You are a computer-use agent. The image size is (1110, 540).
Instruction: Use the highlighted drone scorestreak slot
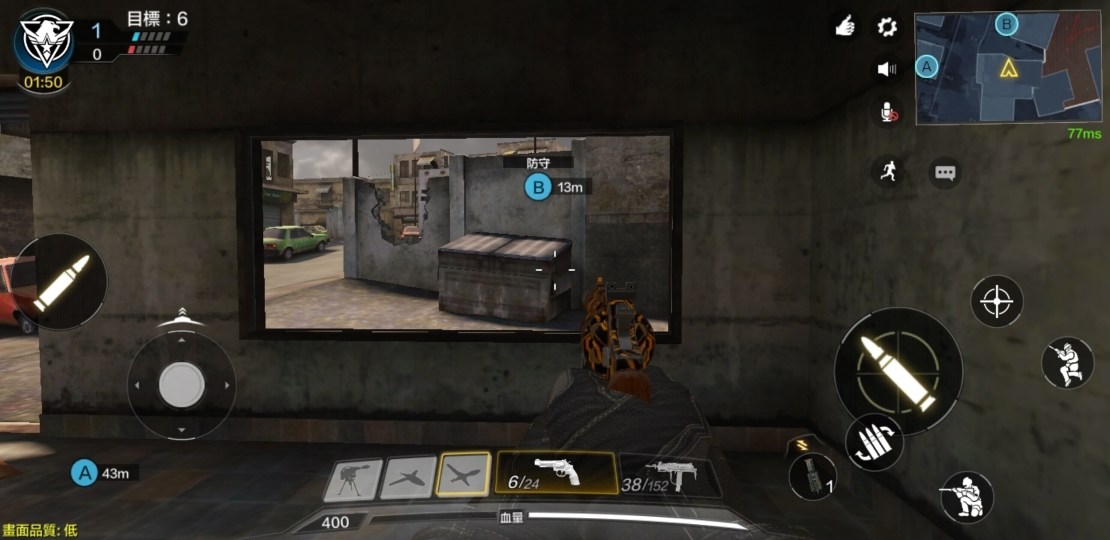point(464,475)
